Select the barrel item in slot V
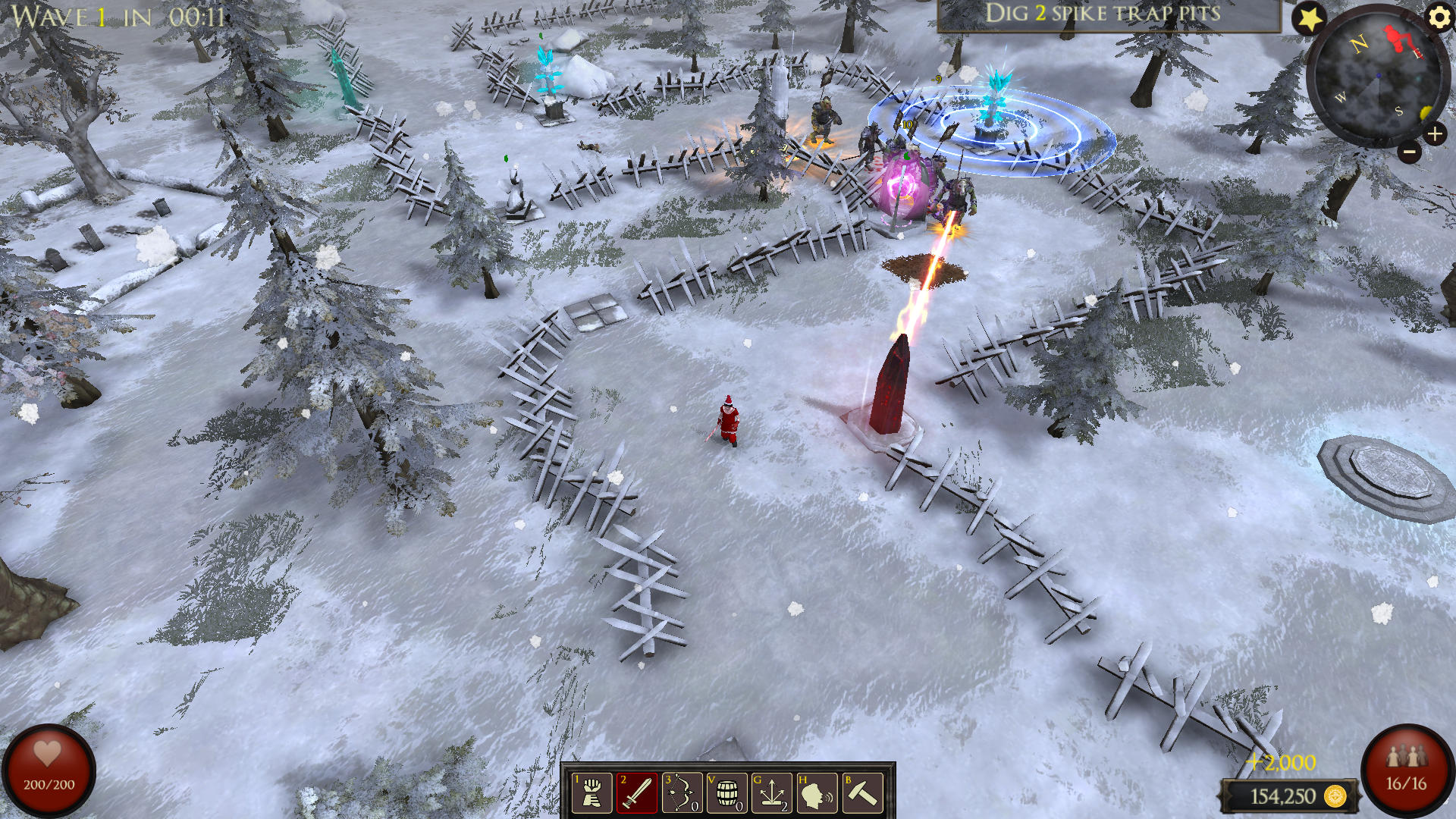1456x819 pixels. 727,793
